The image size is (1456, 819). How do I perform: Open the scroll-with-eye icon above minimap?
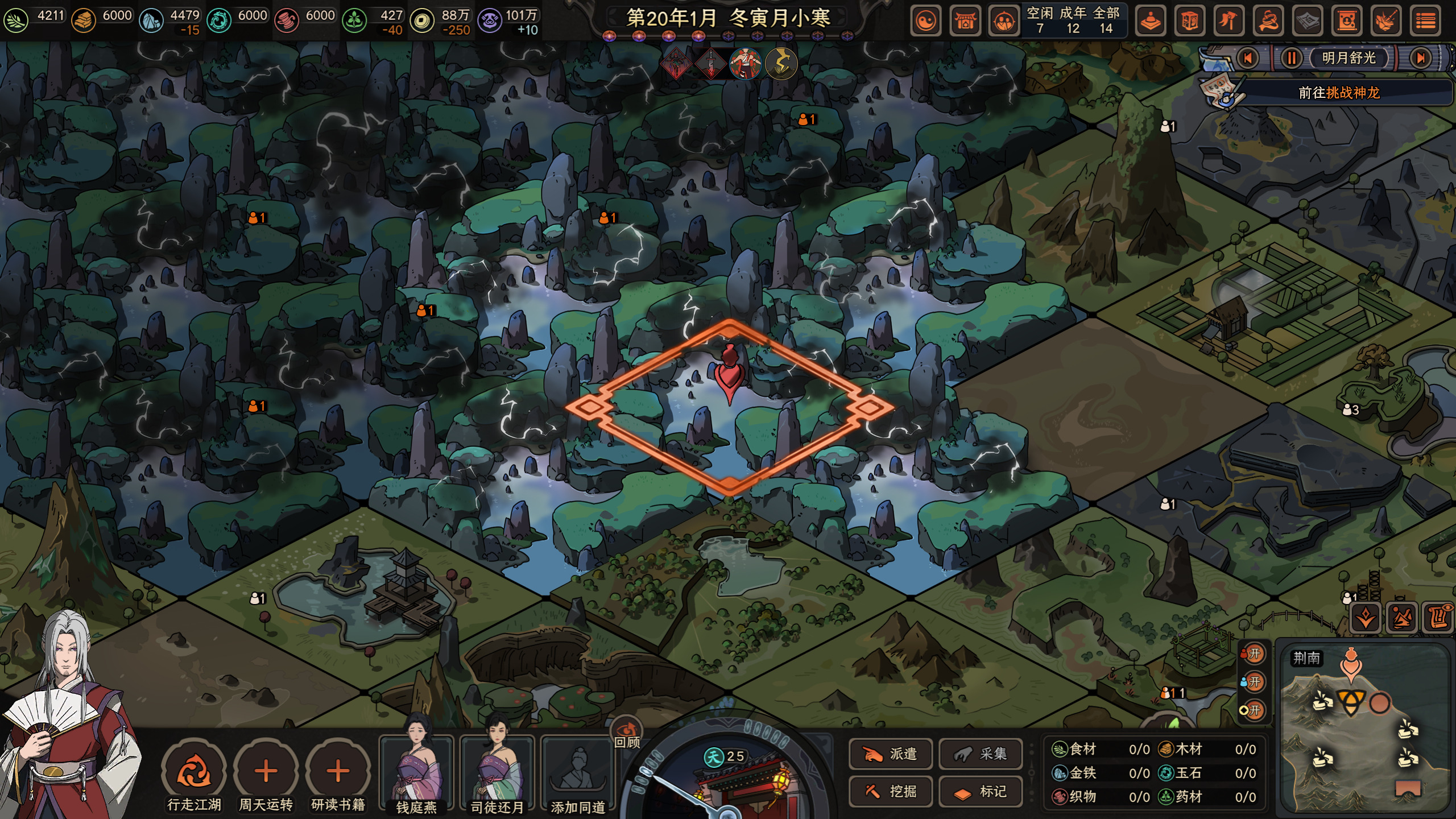pos(1438,617)
